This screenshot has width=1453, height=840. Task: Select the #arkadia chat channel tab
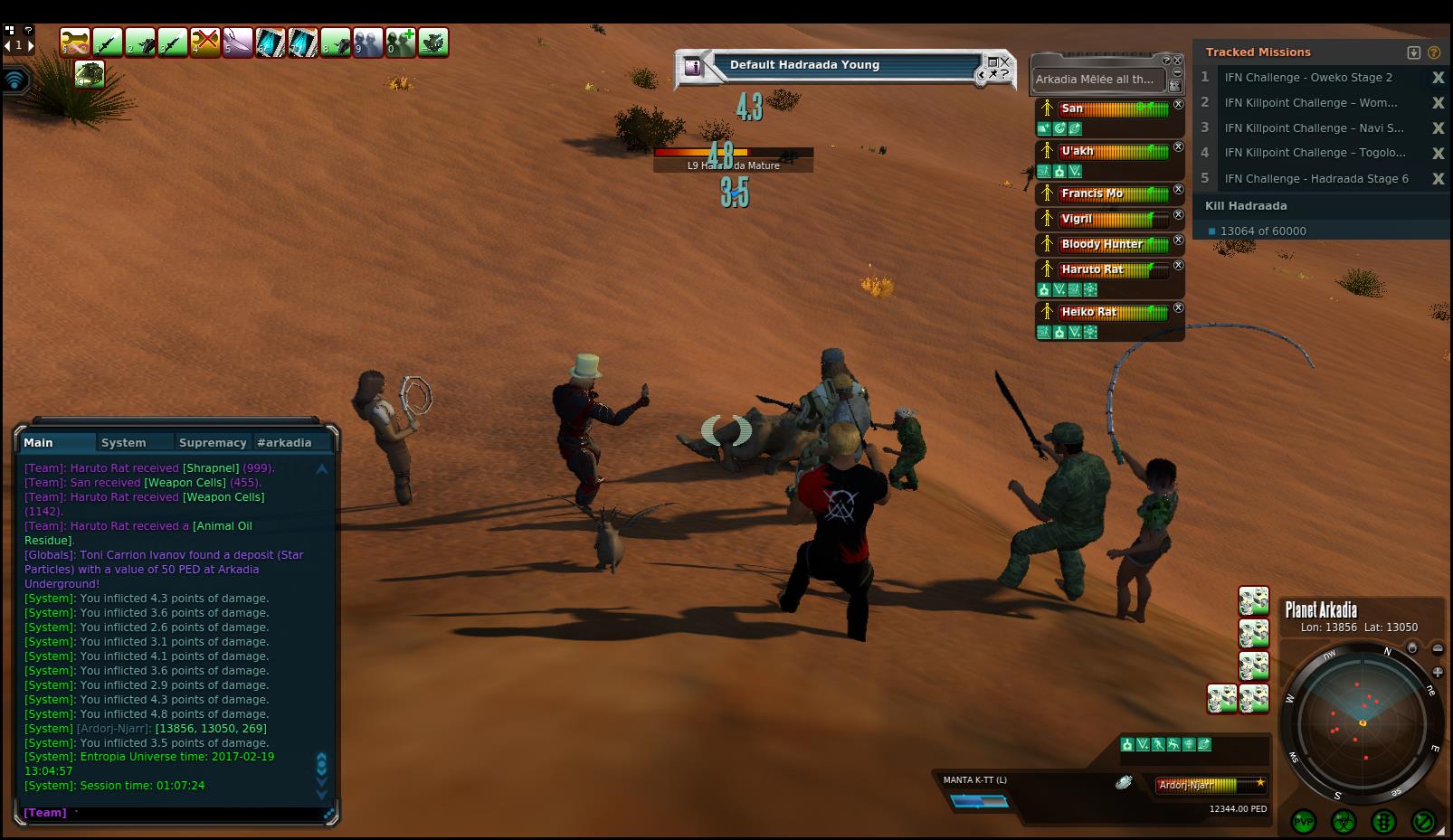point(284,442)
